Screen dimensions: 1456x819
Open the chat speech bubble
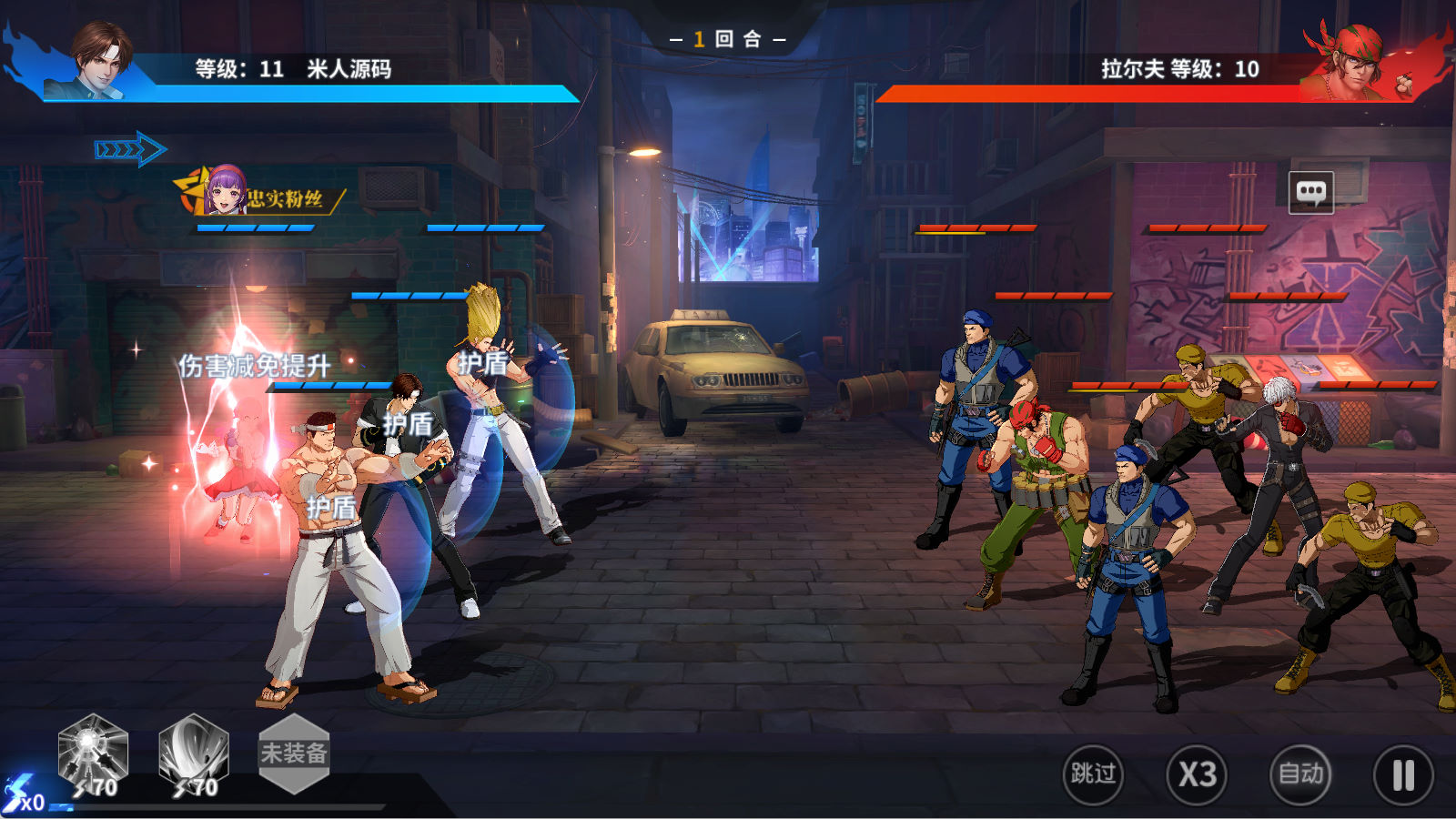(1311, 192)
